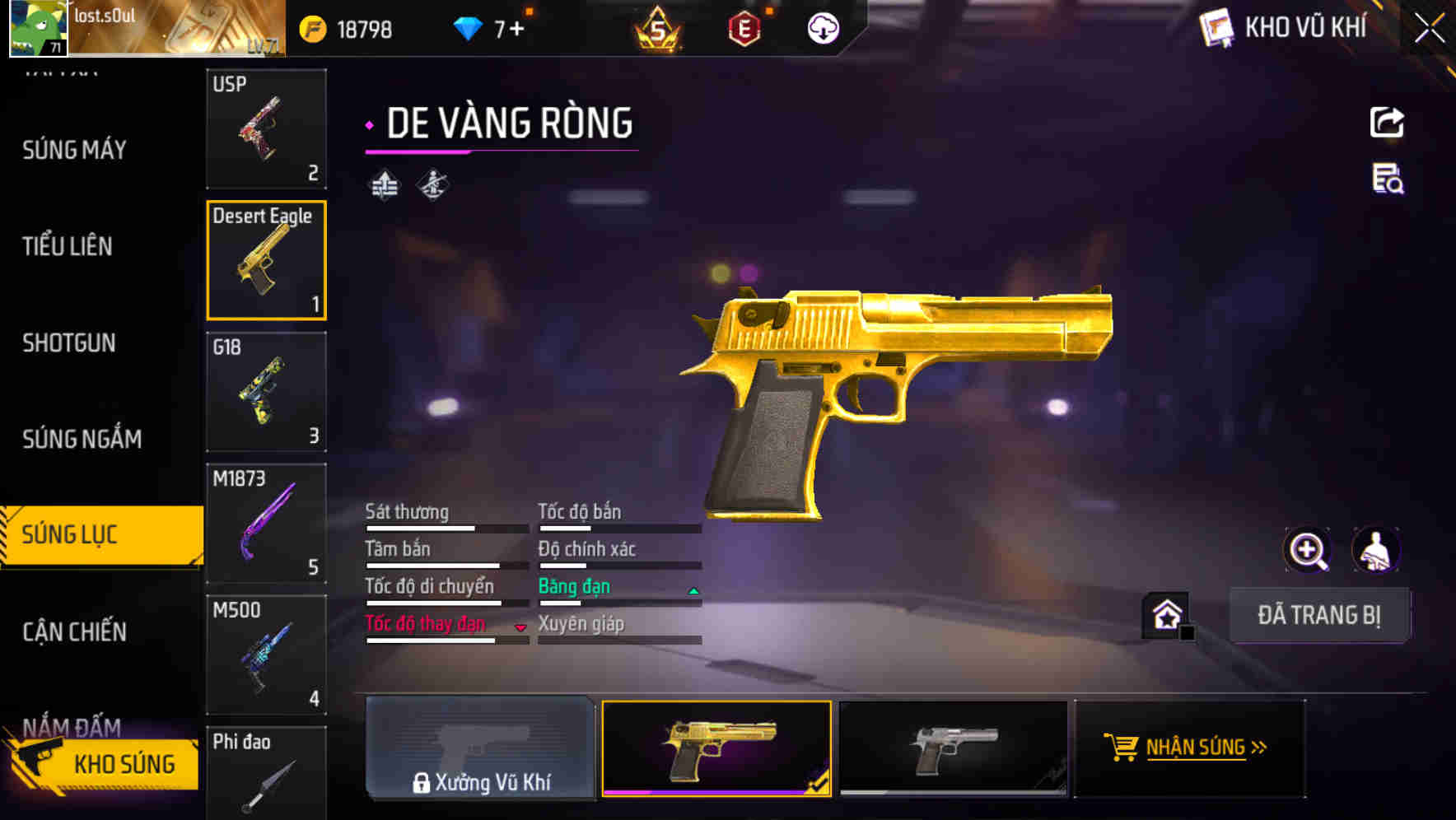Viewport: 1456px width, 820px height.
Task: Expand the Băng đạn green stat arrow
Action: point(693,589)
